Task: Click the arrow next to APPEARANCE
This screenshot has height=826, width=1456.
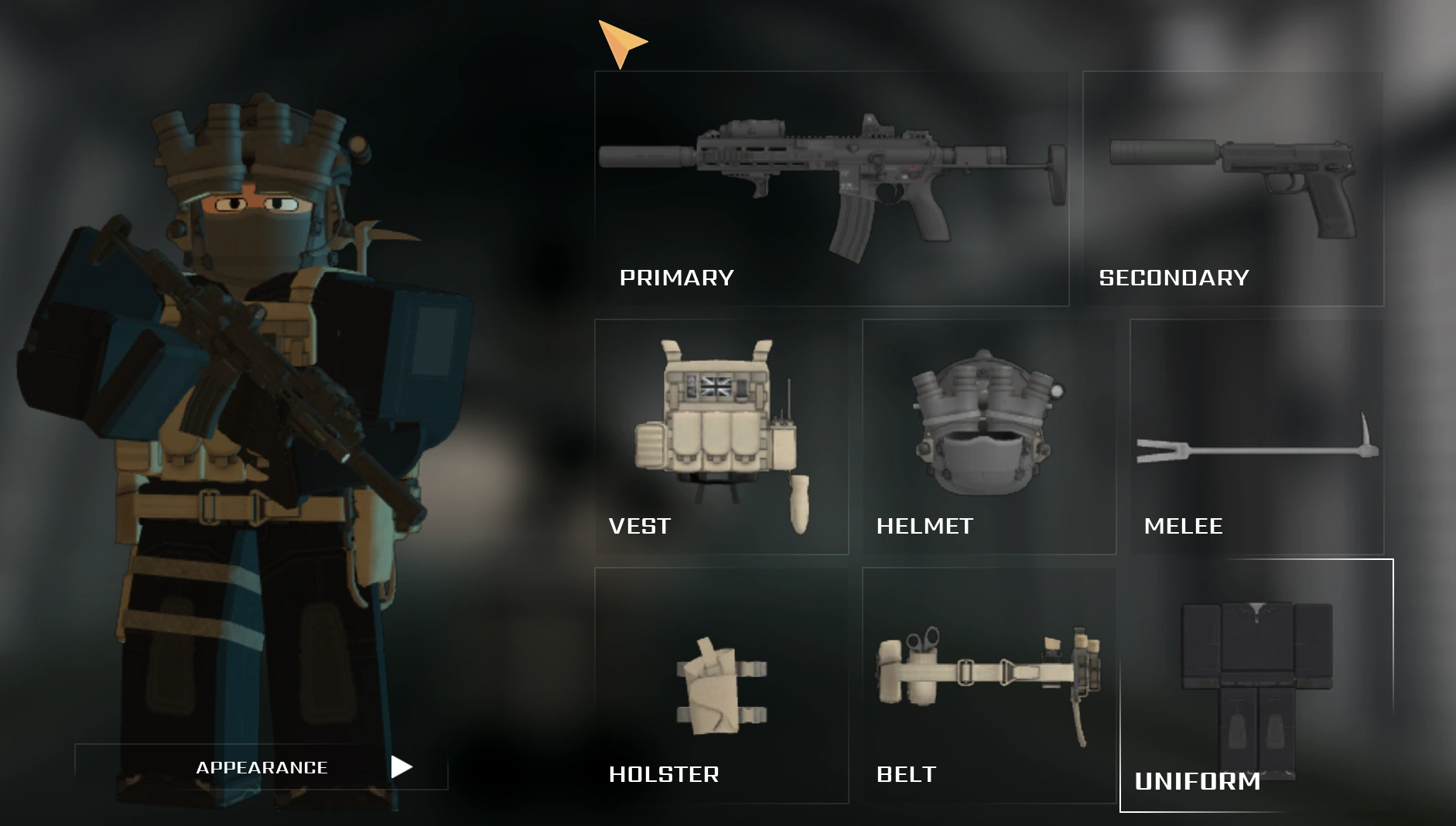Action: click(x=403, y=767)
